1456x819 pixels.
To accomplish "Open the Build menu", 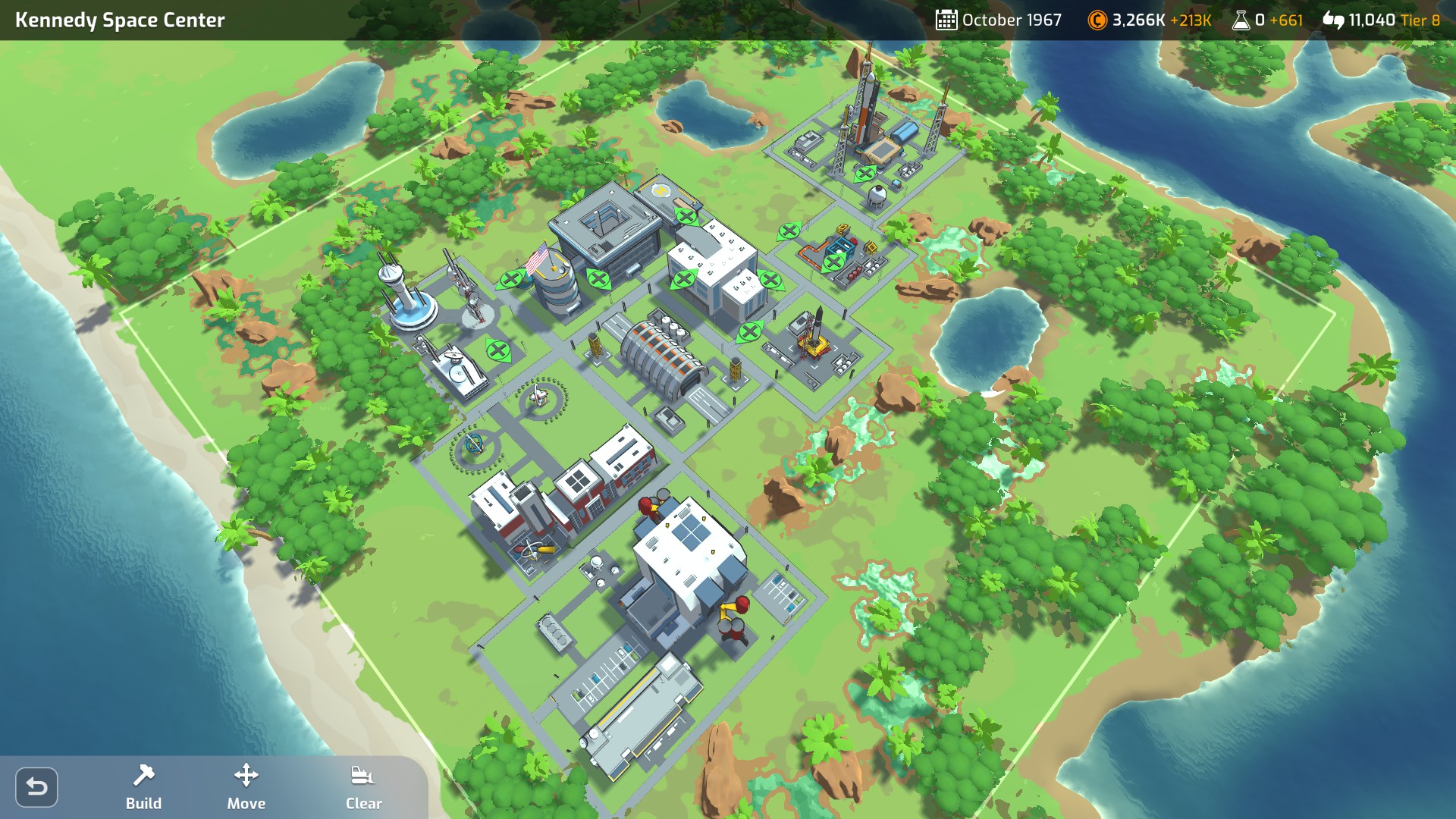I will 143,787.
